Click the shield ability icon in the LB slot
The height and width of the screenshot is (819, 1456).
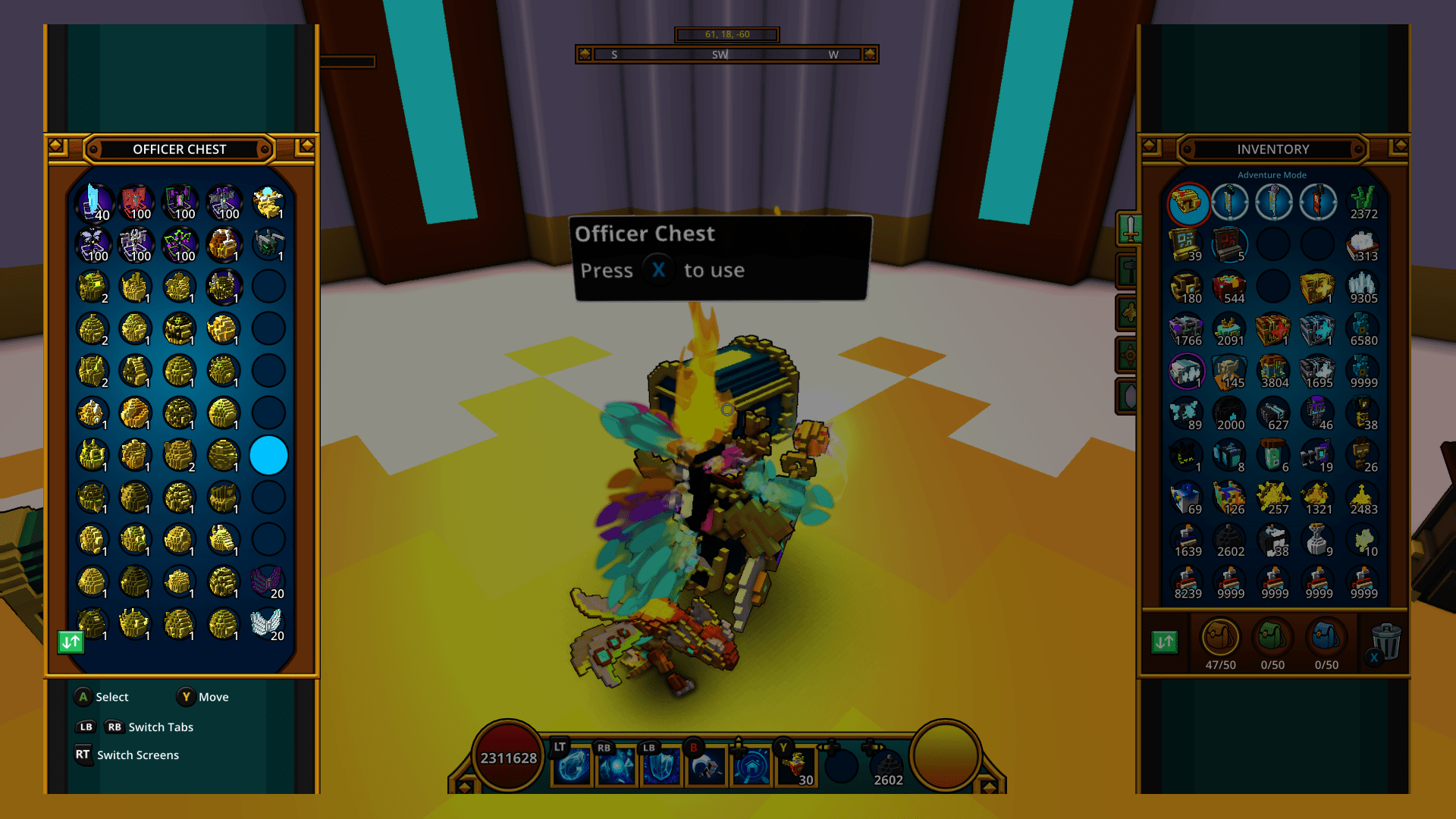tap(661, 766)
